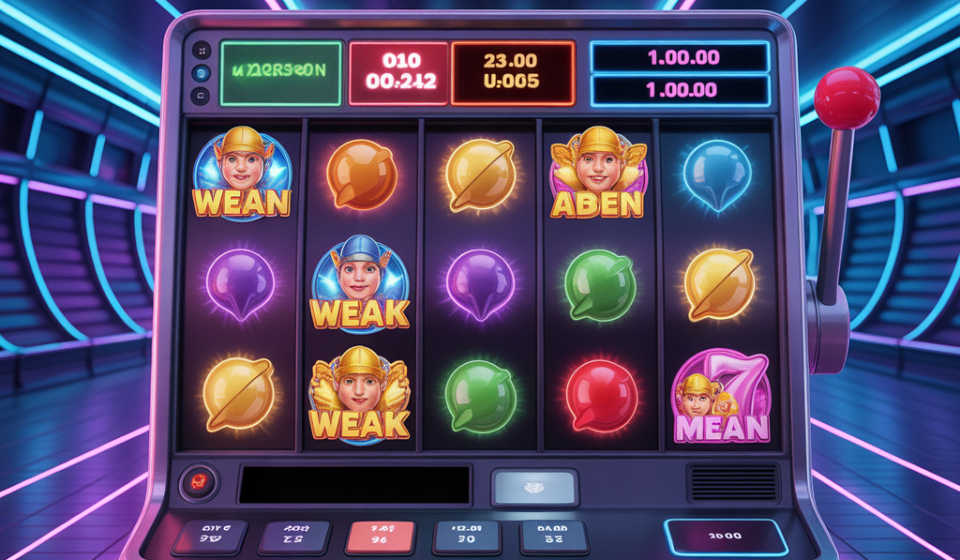This screenshot has height=560, width=960.
Task: Click the light gray center panel button
Action: [x=534, y=487]
